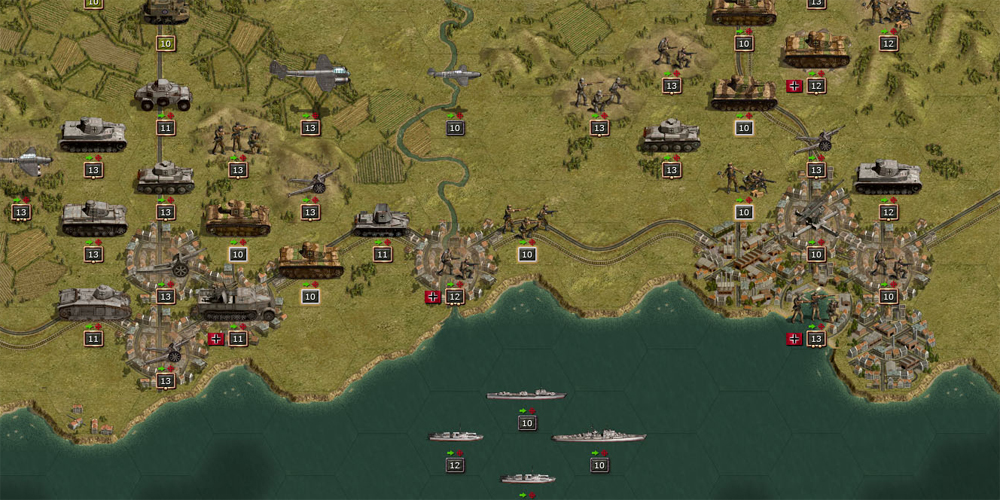Select the fighter plane over the river
Viewport: 1000px width, 500px height.
click(x=454, y=73)
